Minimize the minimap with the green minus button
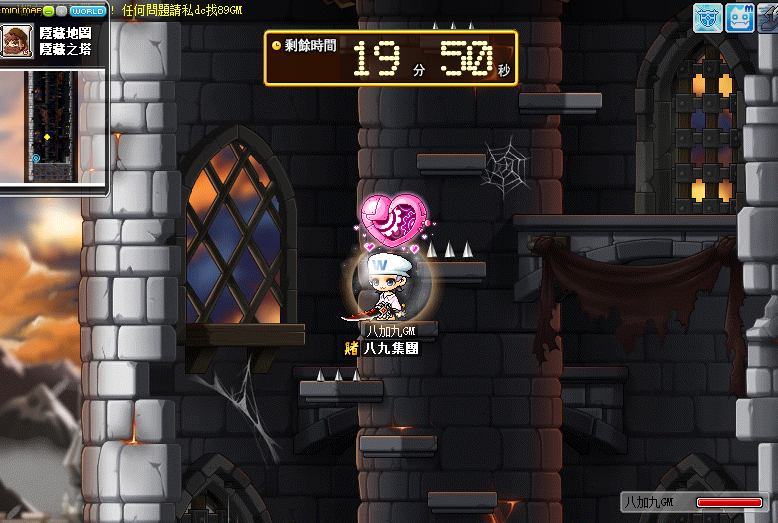 click(47, 9)
